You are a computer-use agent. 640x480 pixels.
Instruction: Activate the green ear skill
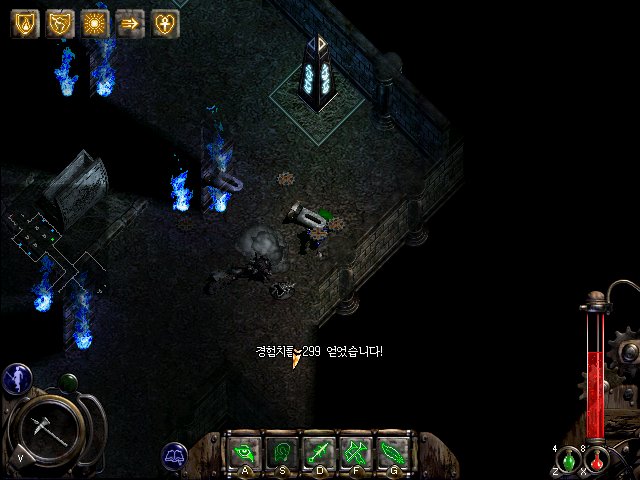(x=283, y=452)
